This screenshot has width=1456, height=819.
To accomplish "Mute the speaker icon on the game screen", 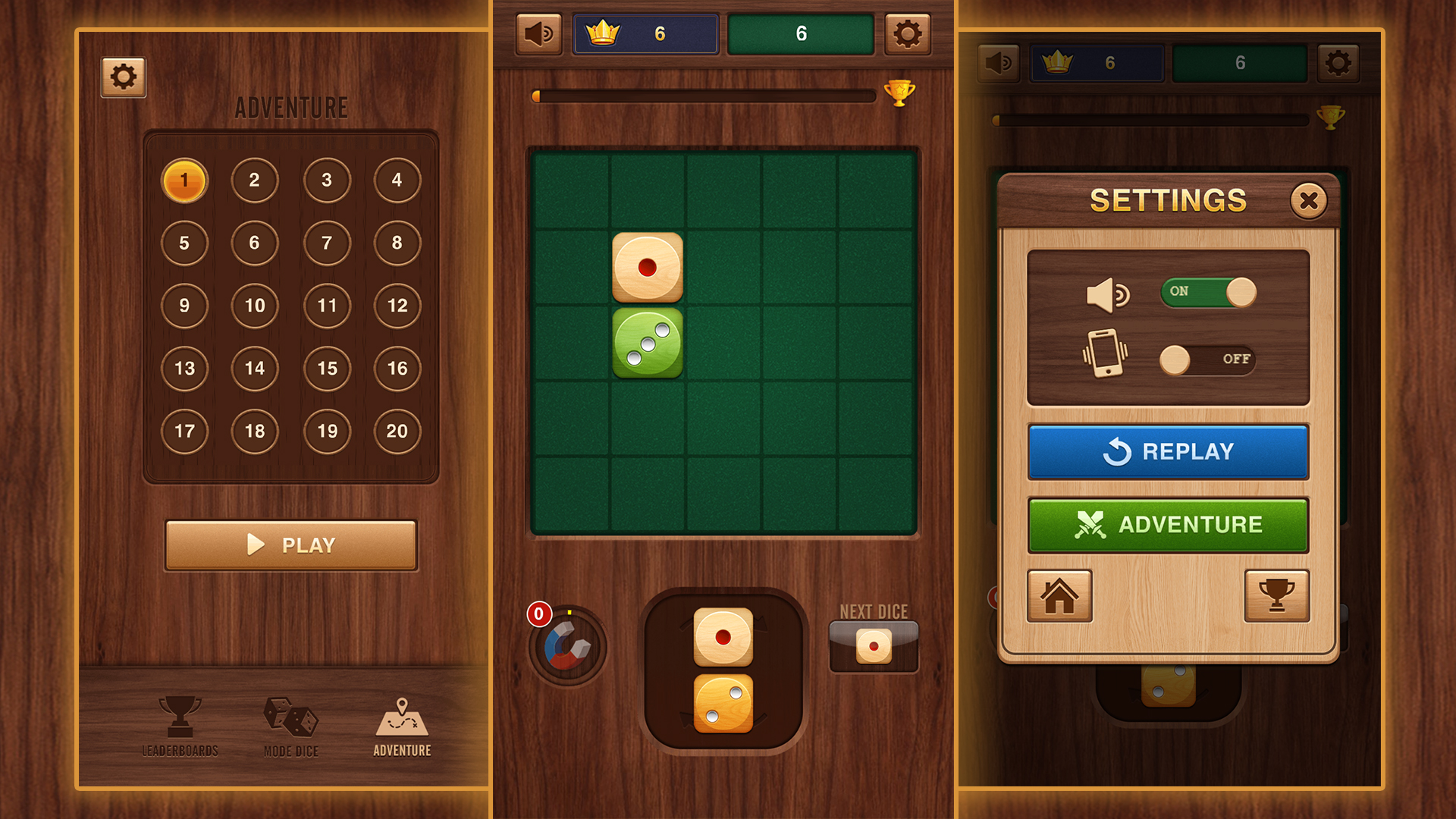I will click(538, 33).
